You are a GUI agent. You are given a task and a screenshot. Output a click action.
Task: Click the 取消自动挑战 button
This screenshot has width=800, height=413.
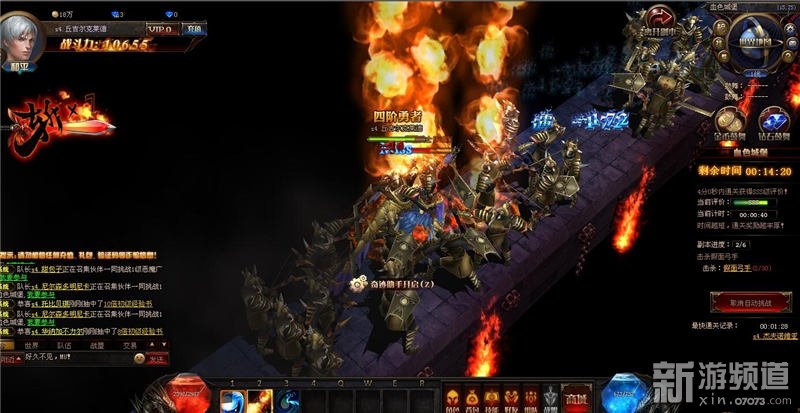(743, 300)
